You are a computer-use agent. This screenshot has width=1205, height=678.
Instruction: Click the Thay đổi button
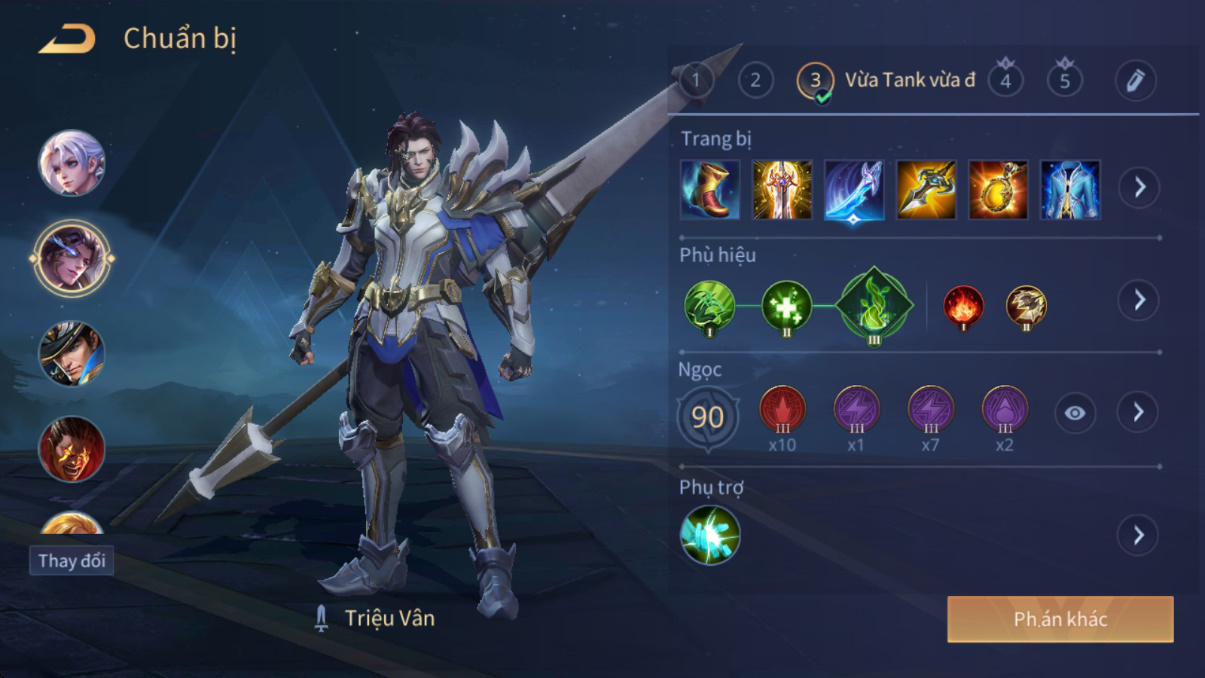click(71, 561)
